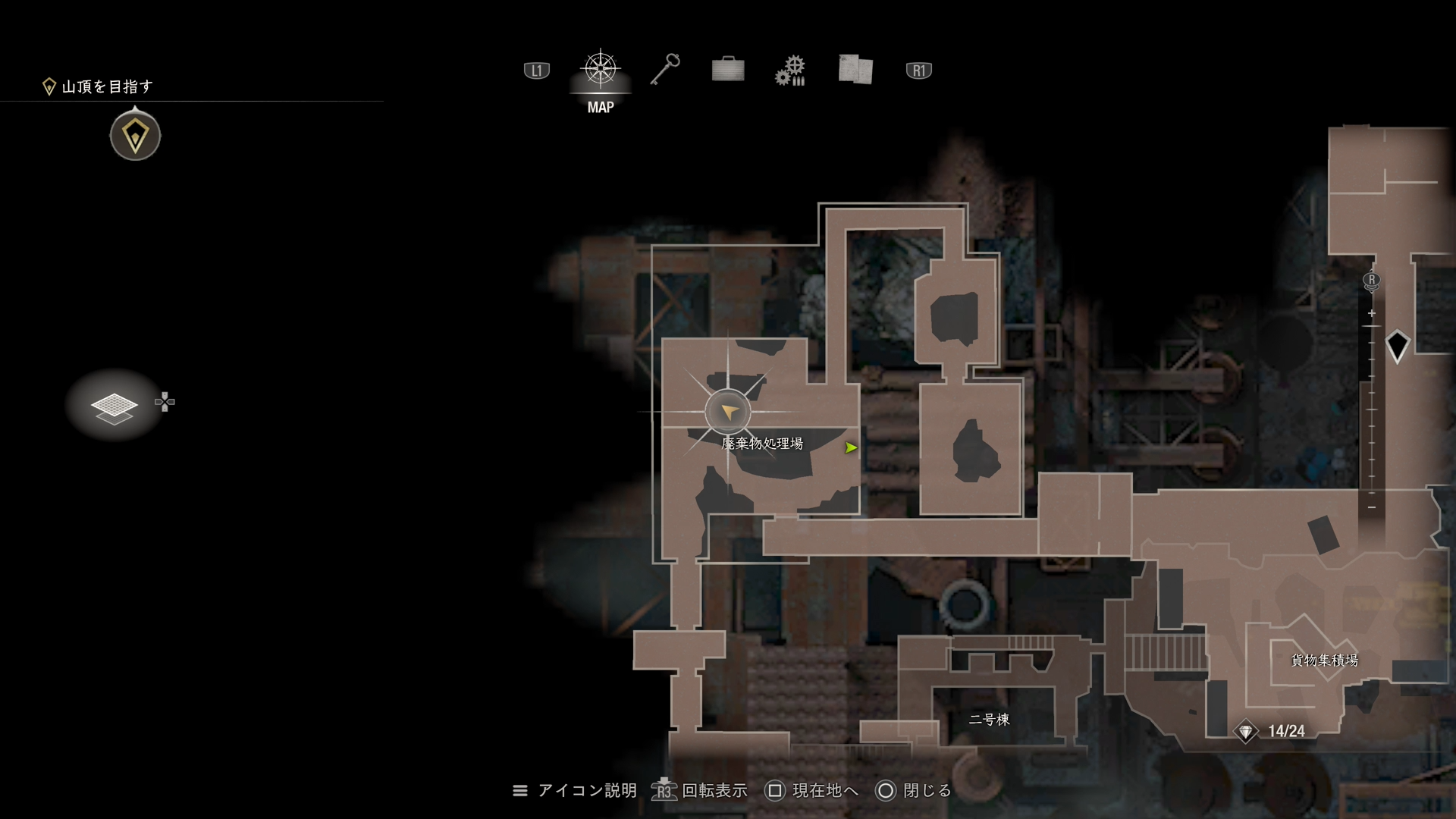
Task: Click the player position arrow marker
Action: point(727,413)
